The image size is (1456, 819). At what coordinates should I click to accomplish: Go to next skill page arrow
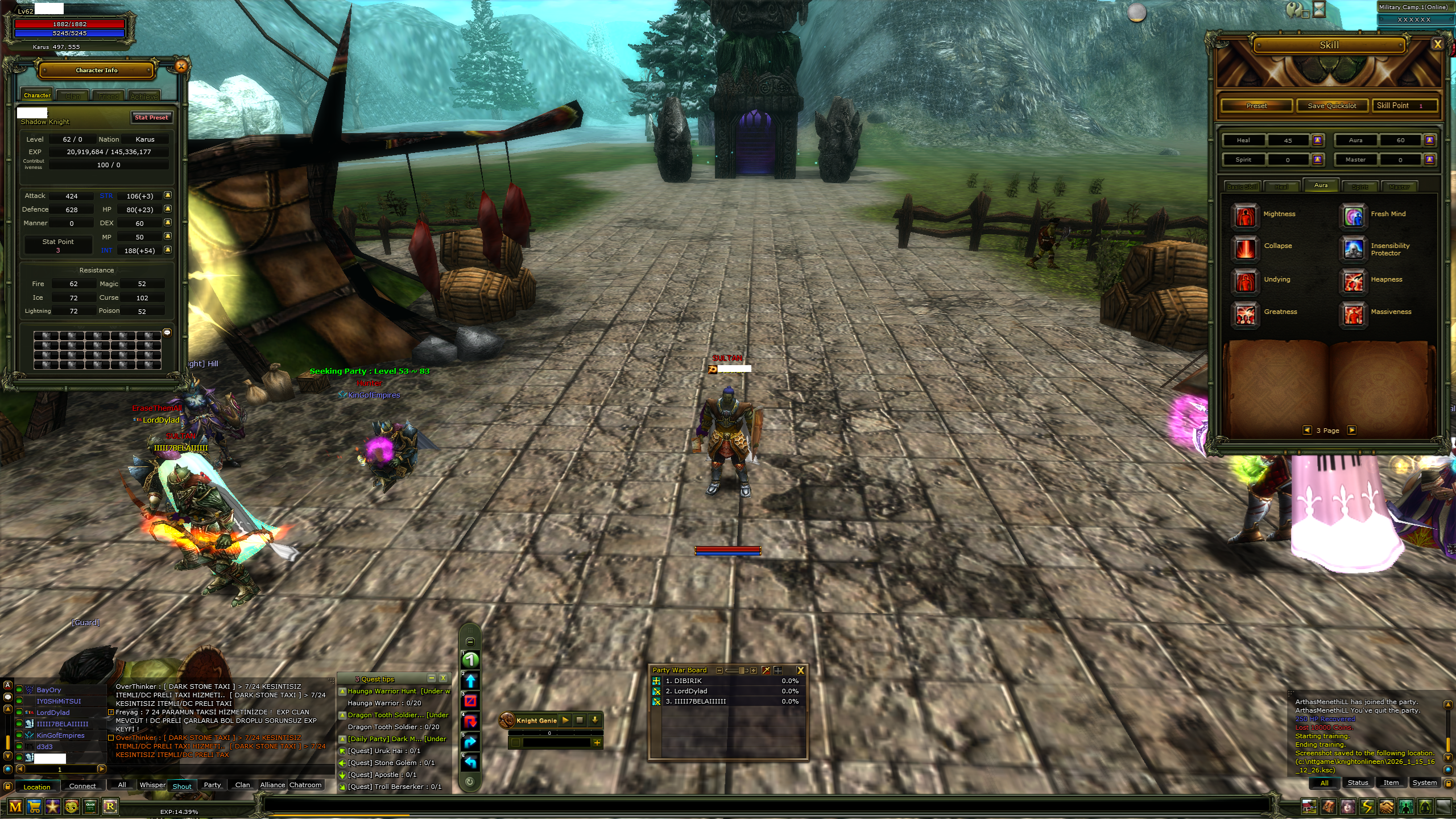coord(1352,431)
